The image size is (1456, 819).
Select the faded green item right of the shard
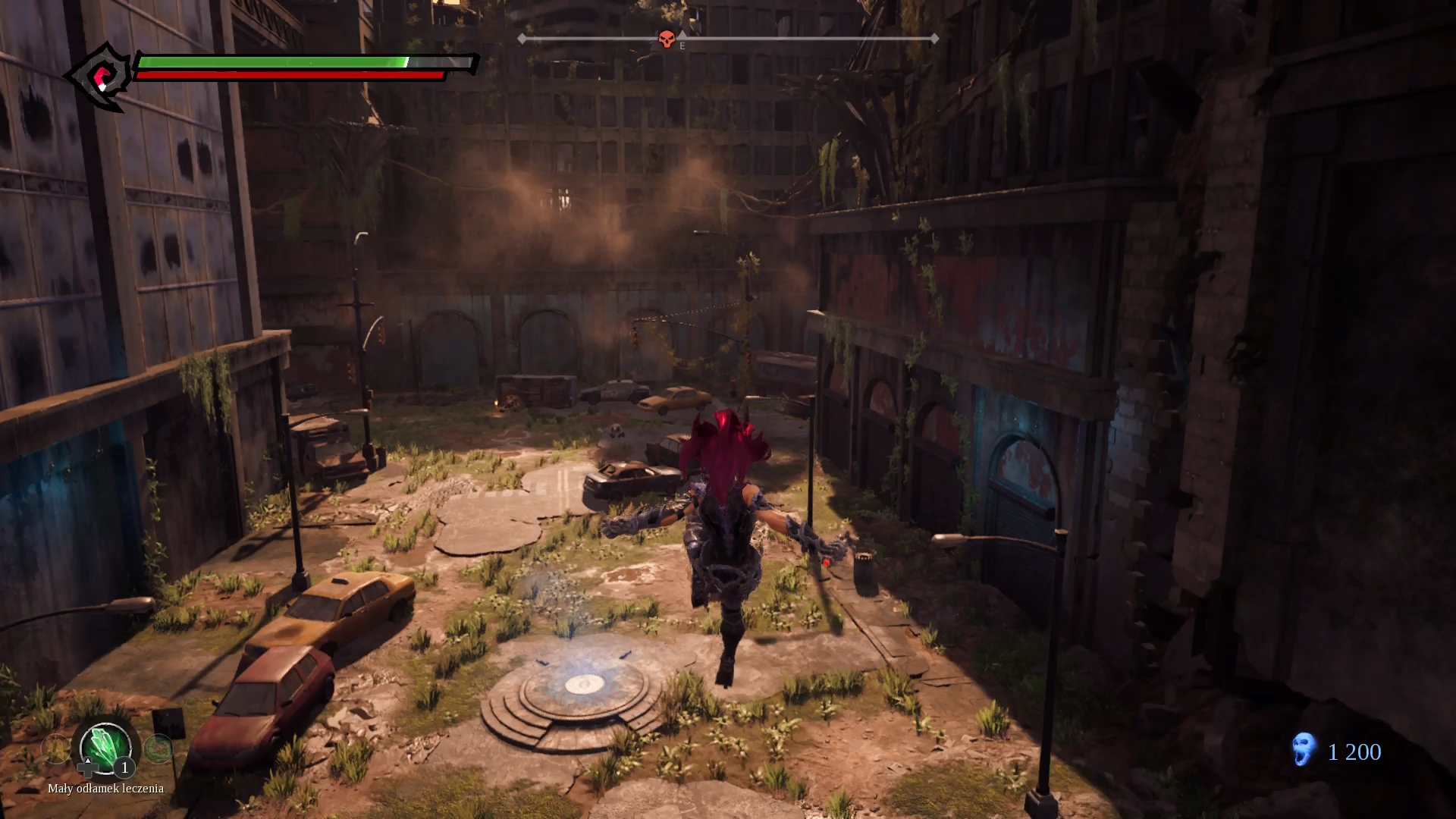click(x=158, y=749)
